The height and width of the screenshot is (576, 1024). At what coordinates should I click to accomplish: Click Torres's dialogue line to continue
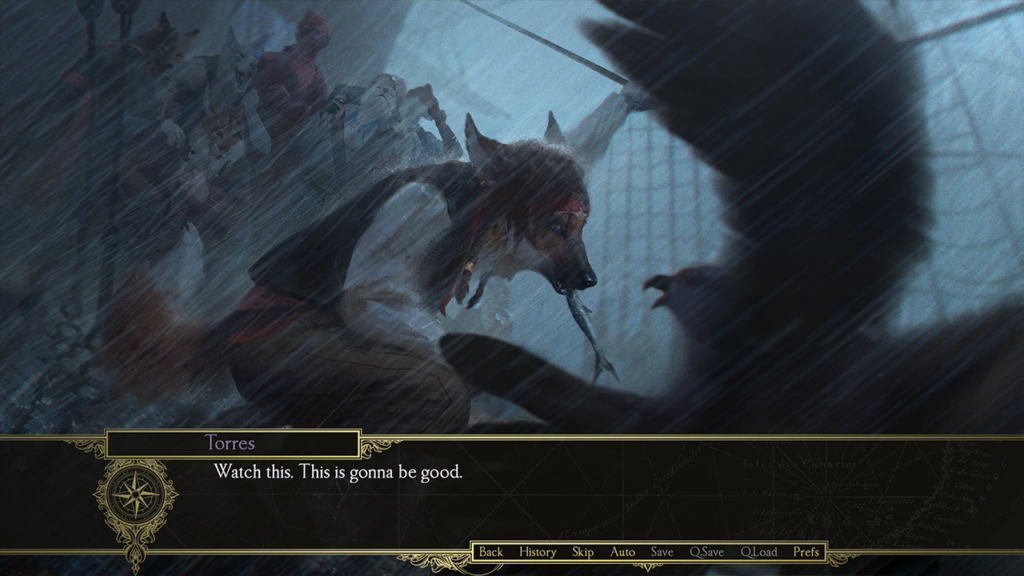pyautogui.click(x=338, y=472)
